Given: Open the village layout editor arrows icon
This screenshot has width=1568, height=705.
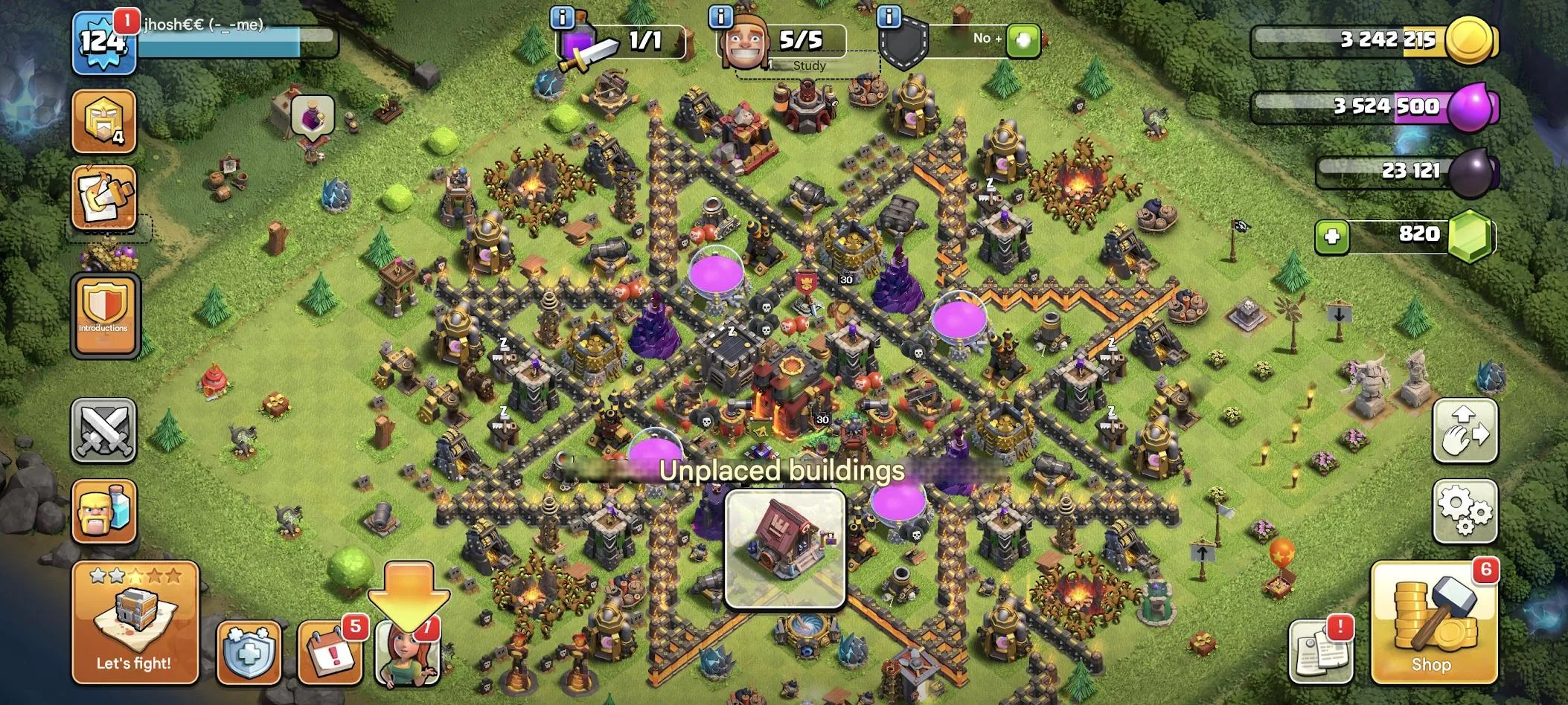Looking at the screenshot, I should pos(1467,431).
